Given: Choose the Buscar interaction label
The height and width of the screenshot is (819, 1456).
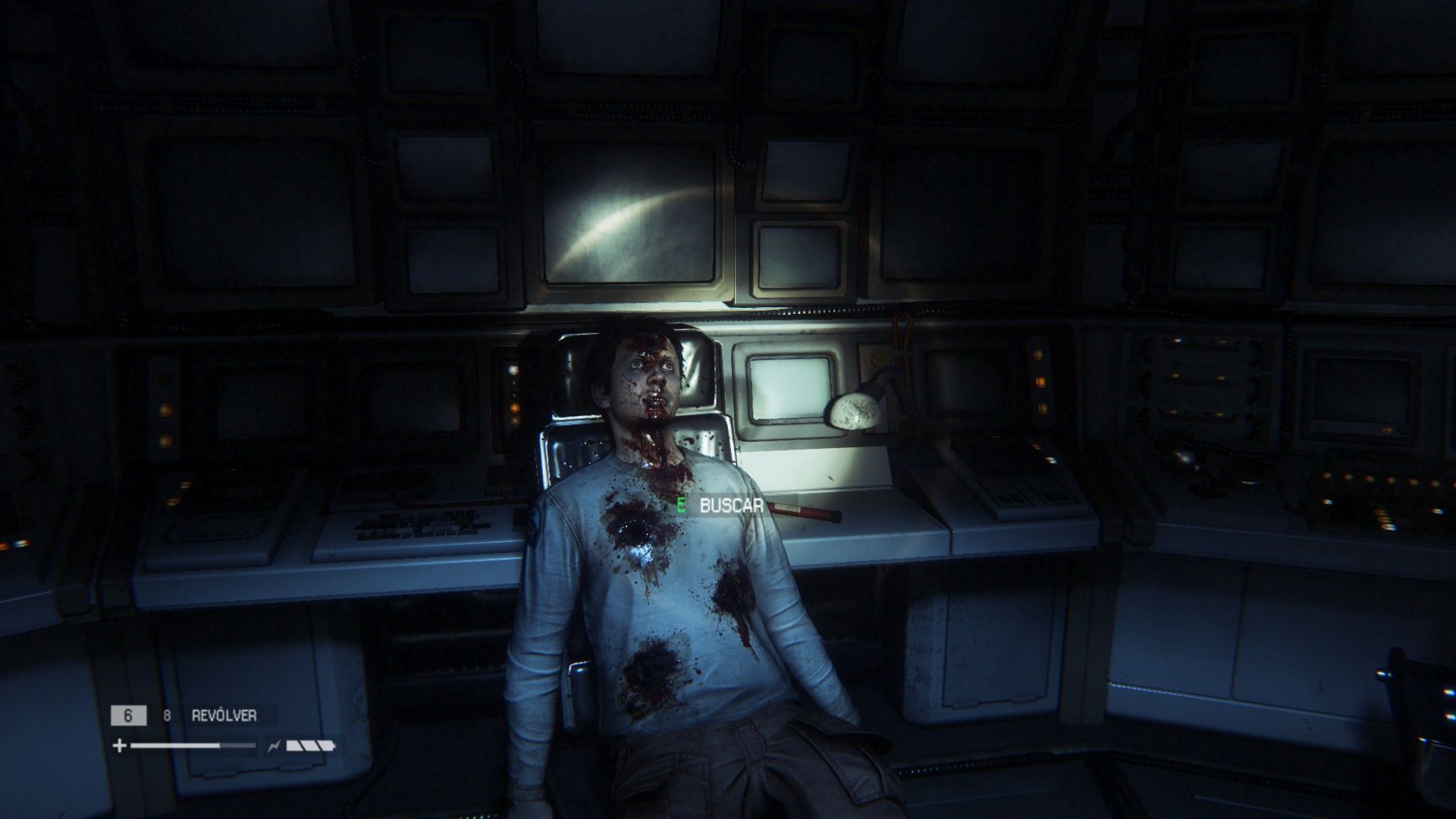Looking at the screenshot, I should (730, 506).
